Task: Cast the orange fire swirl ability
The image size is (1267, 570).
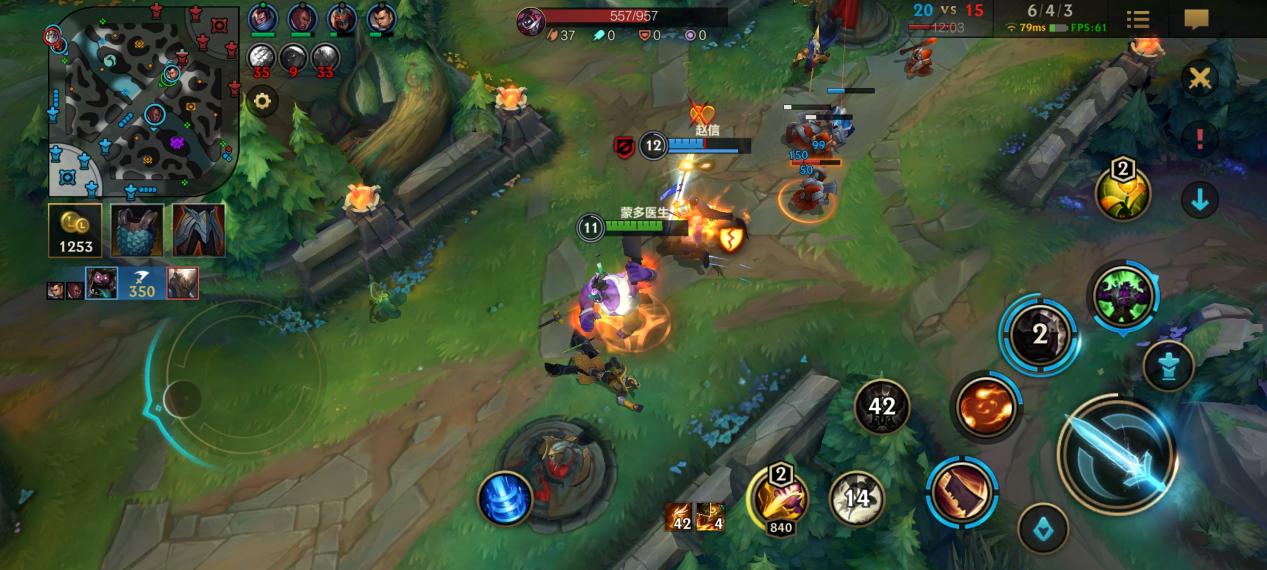Action: (x=986, y=406)
